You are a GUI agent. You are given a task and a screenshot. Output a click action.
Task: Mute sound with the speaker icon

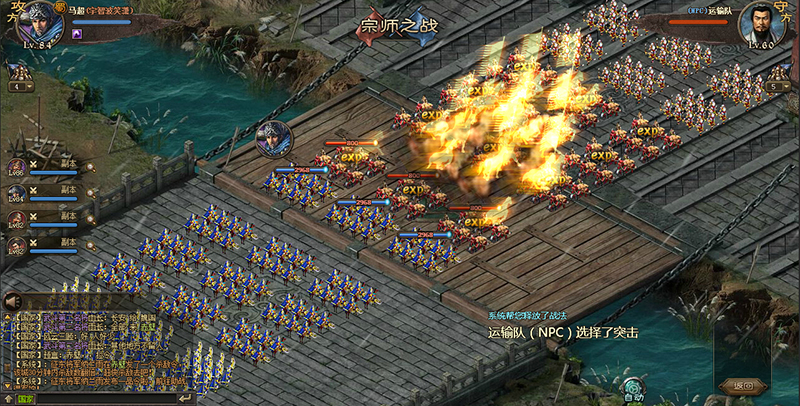13,301
